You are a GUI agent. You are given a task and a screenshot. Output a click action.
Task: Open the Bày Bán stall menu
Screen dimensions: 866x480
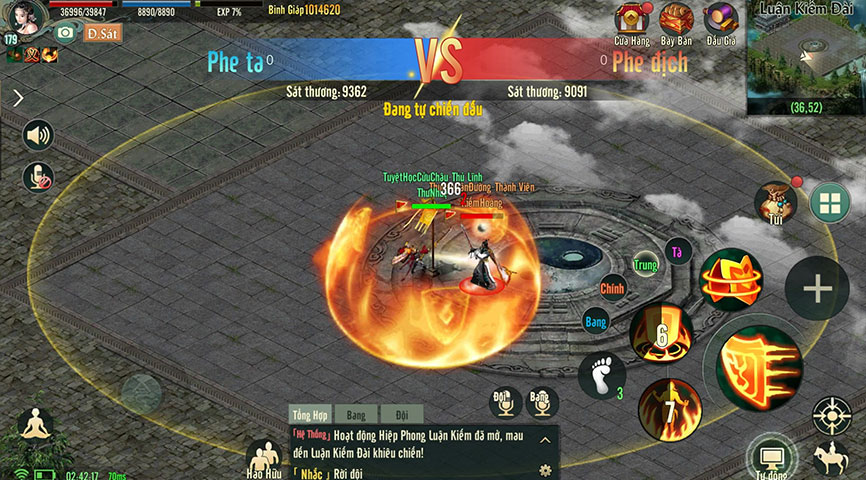click(676, 24)
